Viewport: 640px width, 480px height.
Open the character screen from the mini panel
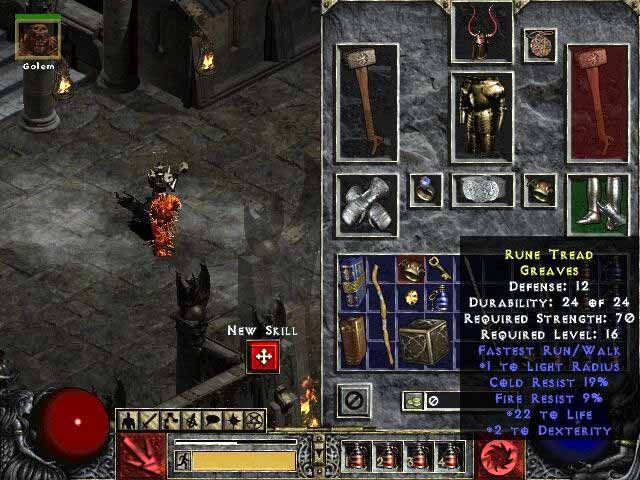point(126,420)
